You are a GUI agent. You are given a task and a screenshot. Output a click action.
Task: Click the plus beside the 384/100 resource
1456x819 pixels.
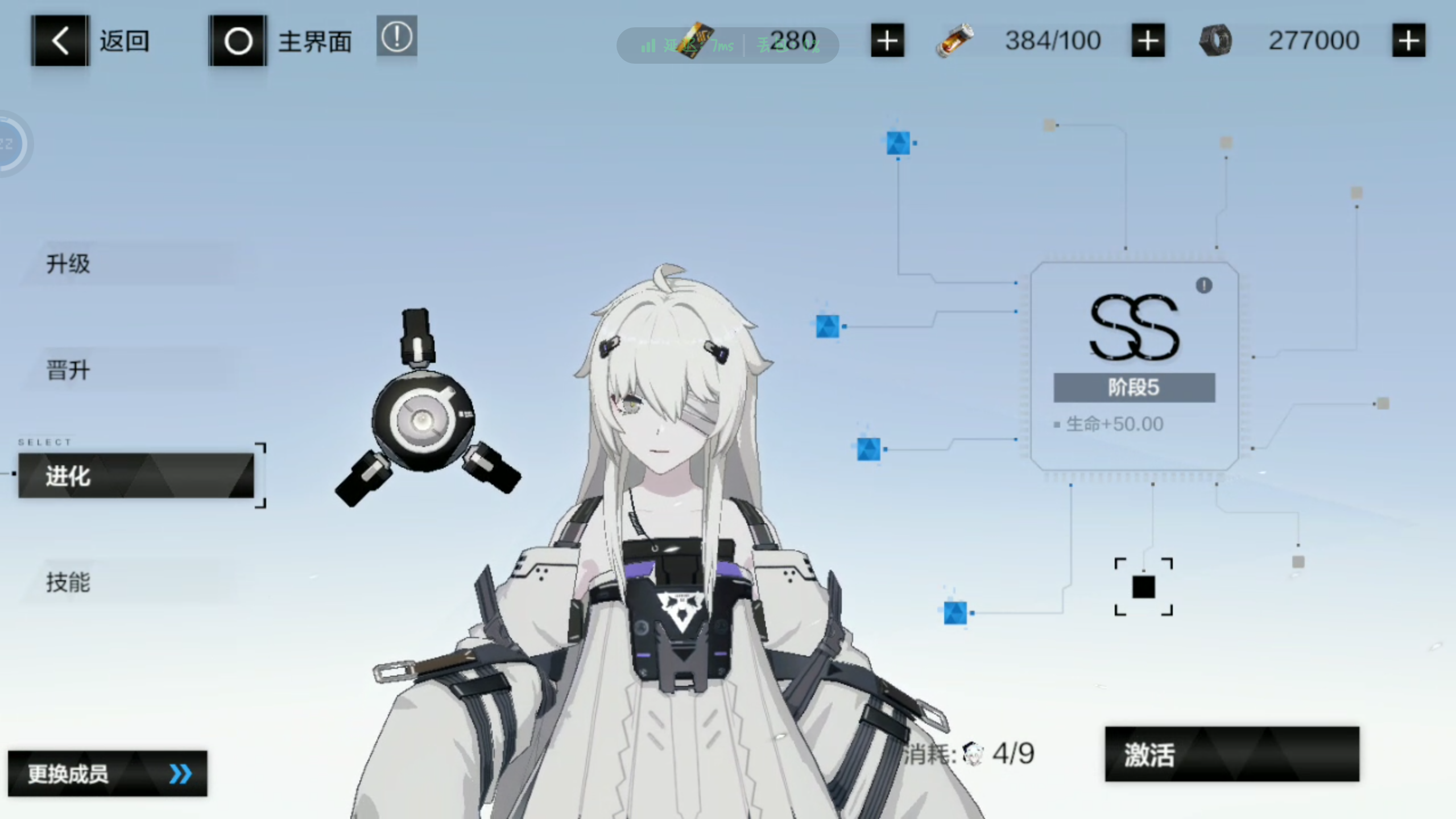coord(1148,40)
